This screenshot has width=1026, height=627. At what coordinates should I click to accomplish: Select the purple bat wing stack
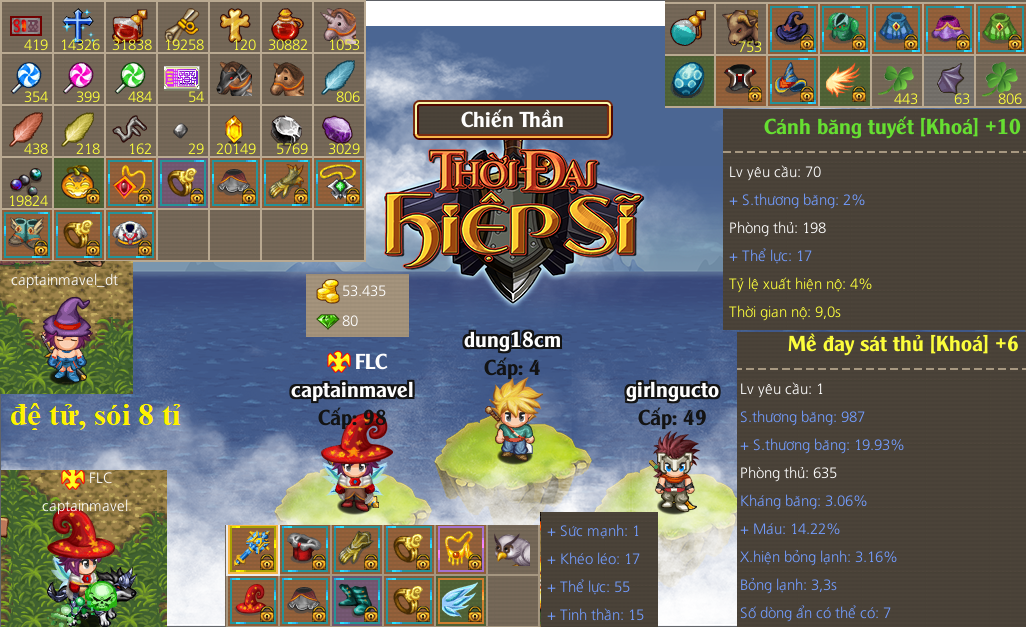pyautogui.click(x=950, y=79)
